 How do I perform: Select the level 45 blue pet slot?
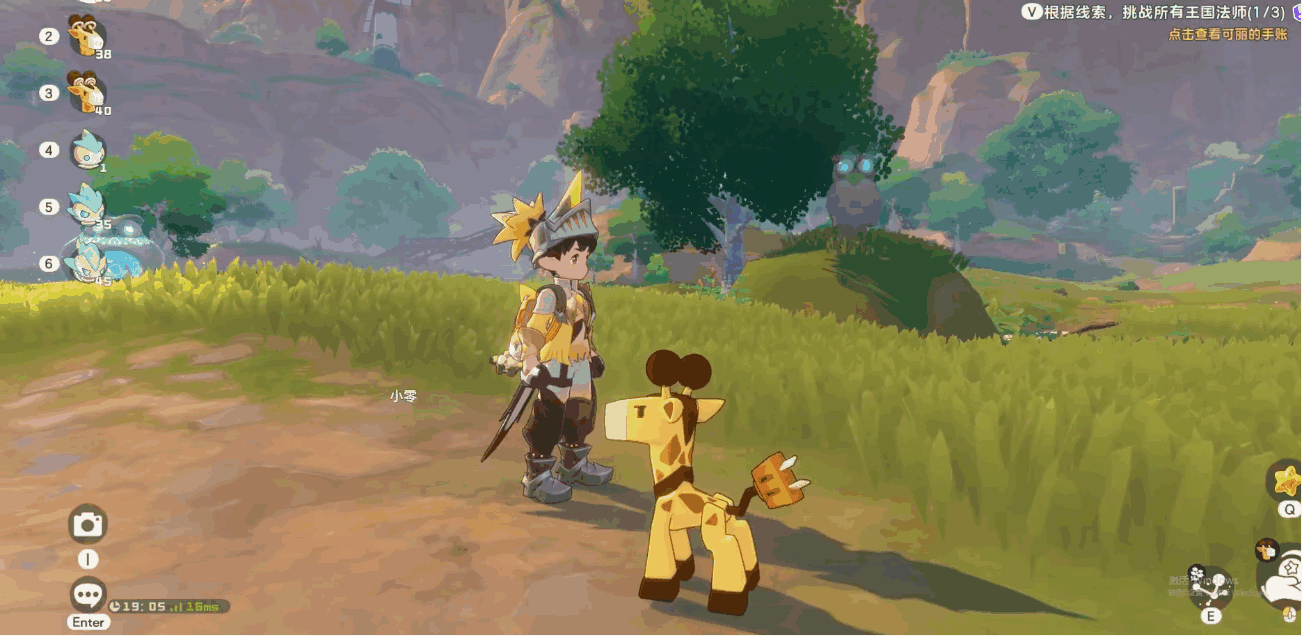click(x=88, y=264)
